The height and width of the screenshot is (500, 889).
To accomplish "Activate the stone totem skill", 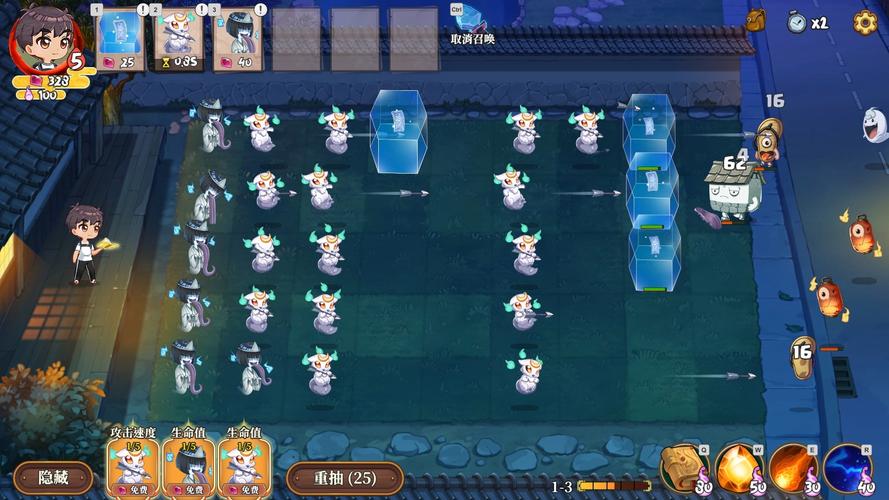I will click(x=684, y=468).
